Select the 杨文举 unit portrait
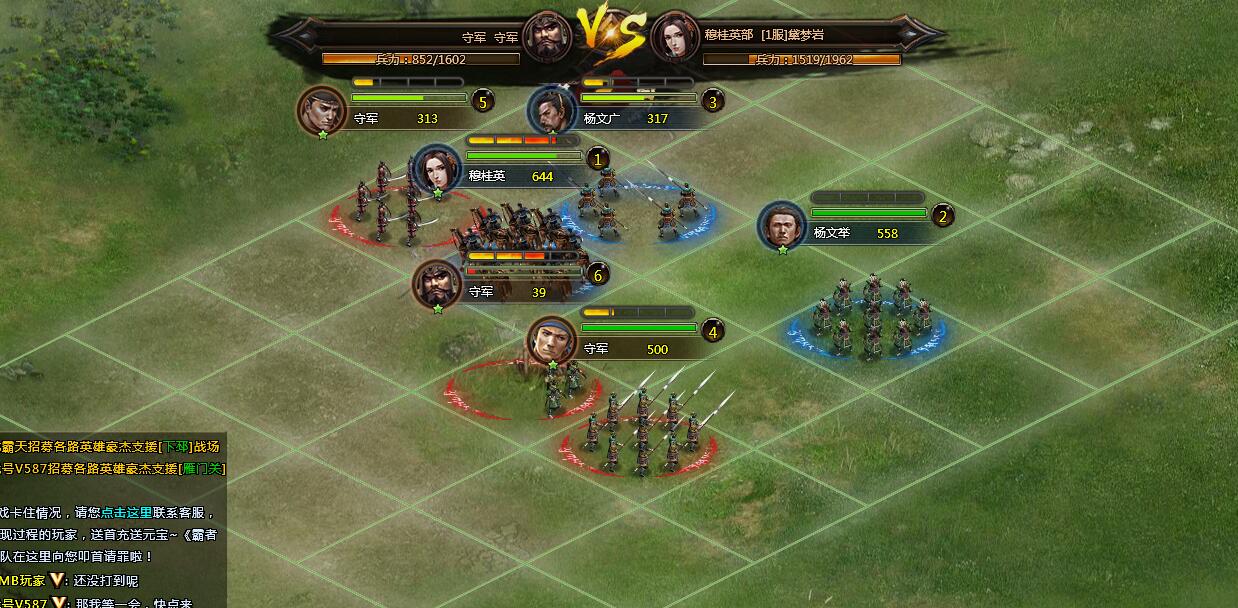Screen dimensions: 1238x608 click(x=782, y=226)
